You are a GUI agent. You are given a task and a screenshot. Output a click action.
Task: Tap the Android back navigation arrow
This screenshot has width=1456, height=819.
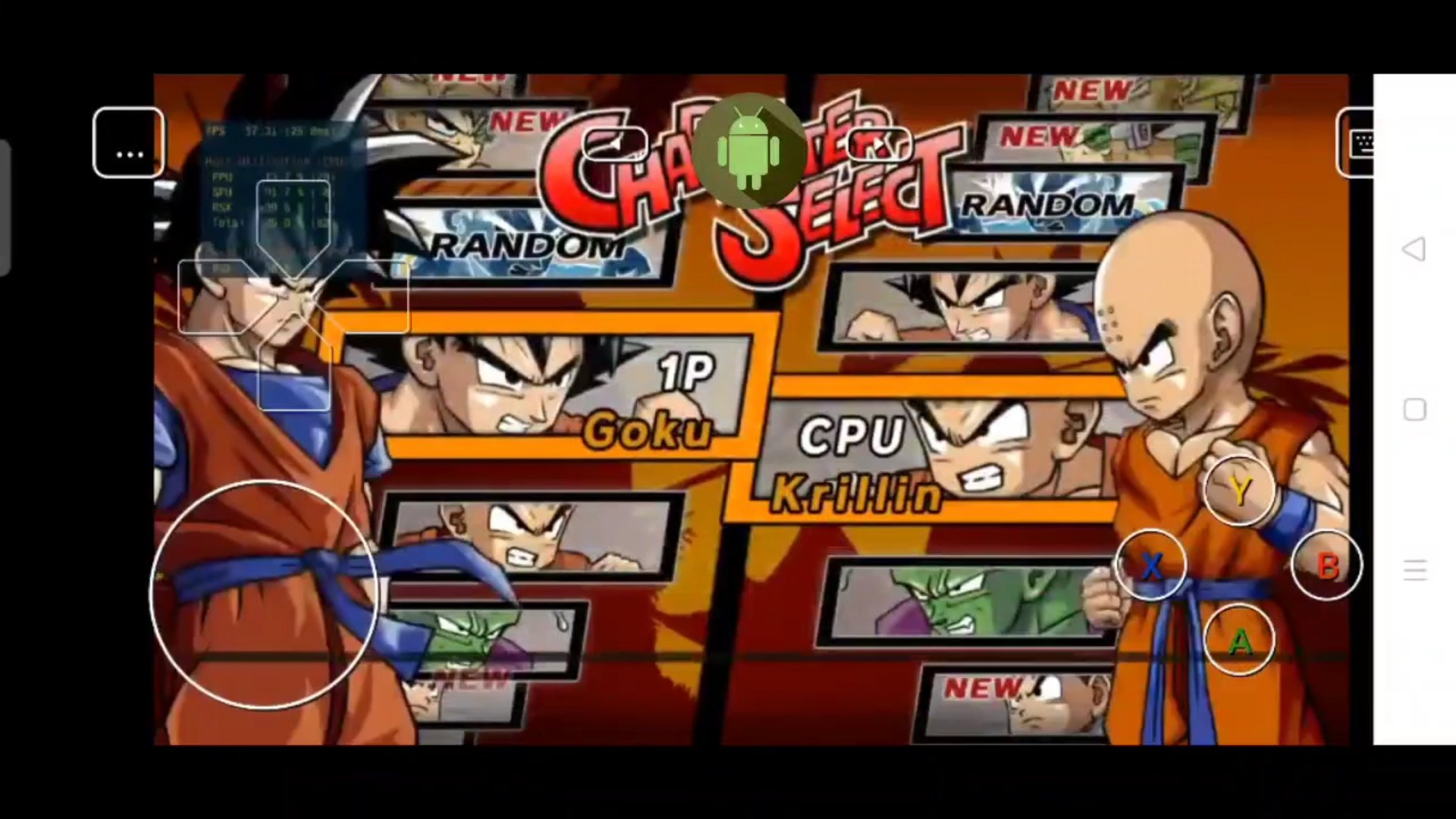pos(1414,249)
